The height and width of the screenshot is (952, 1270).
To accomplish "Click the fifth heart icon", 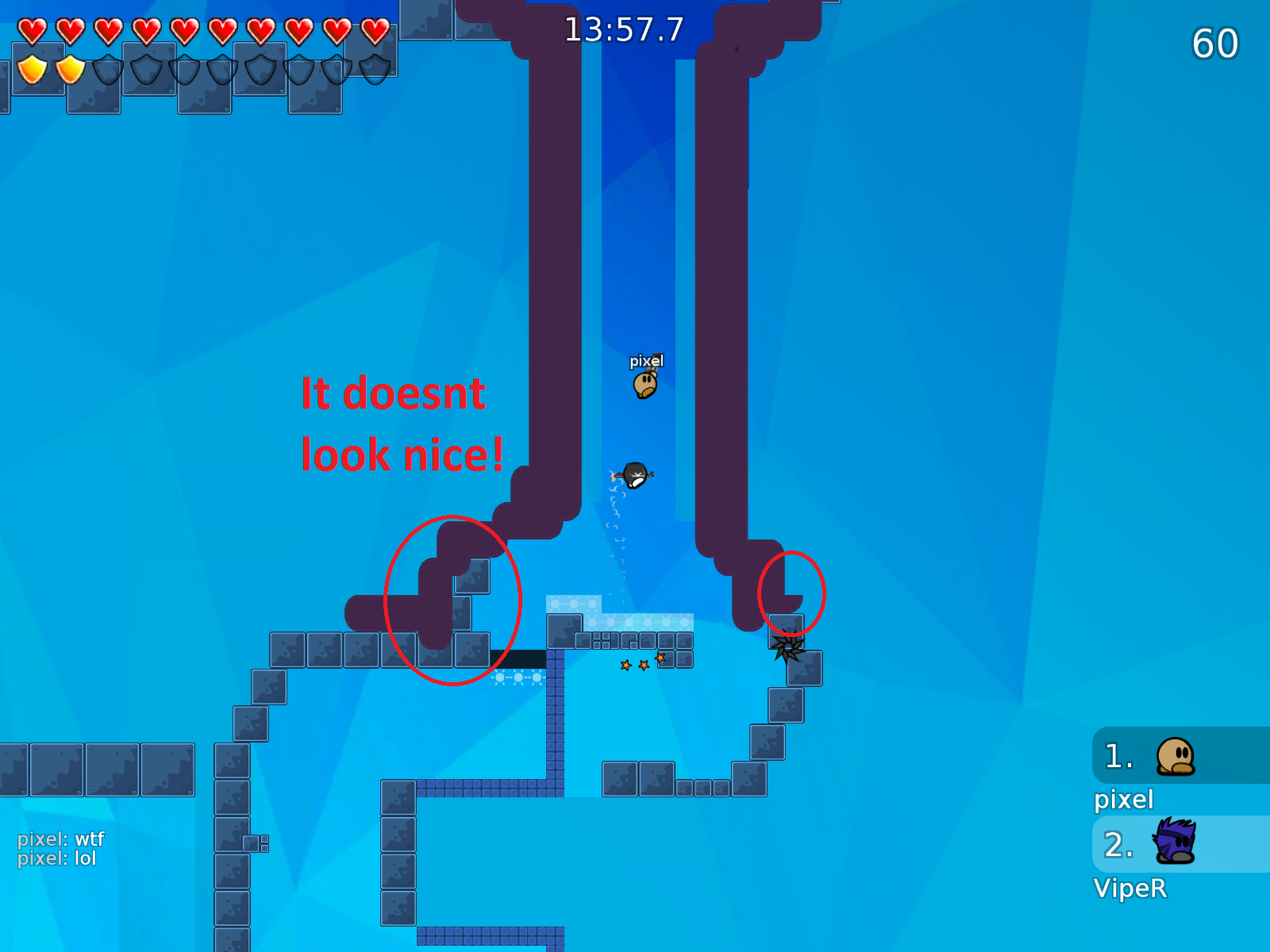I will tap(183, 28).
